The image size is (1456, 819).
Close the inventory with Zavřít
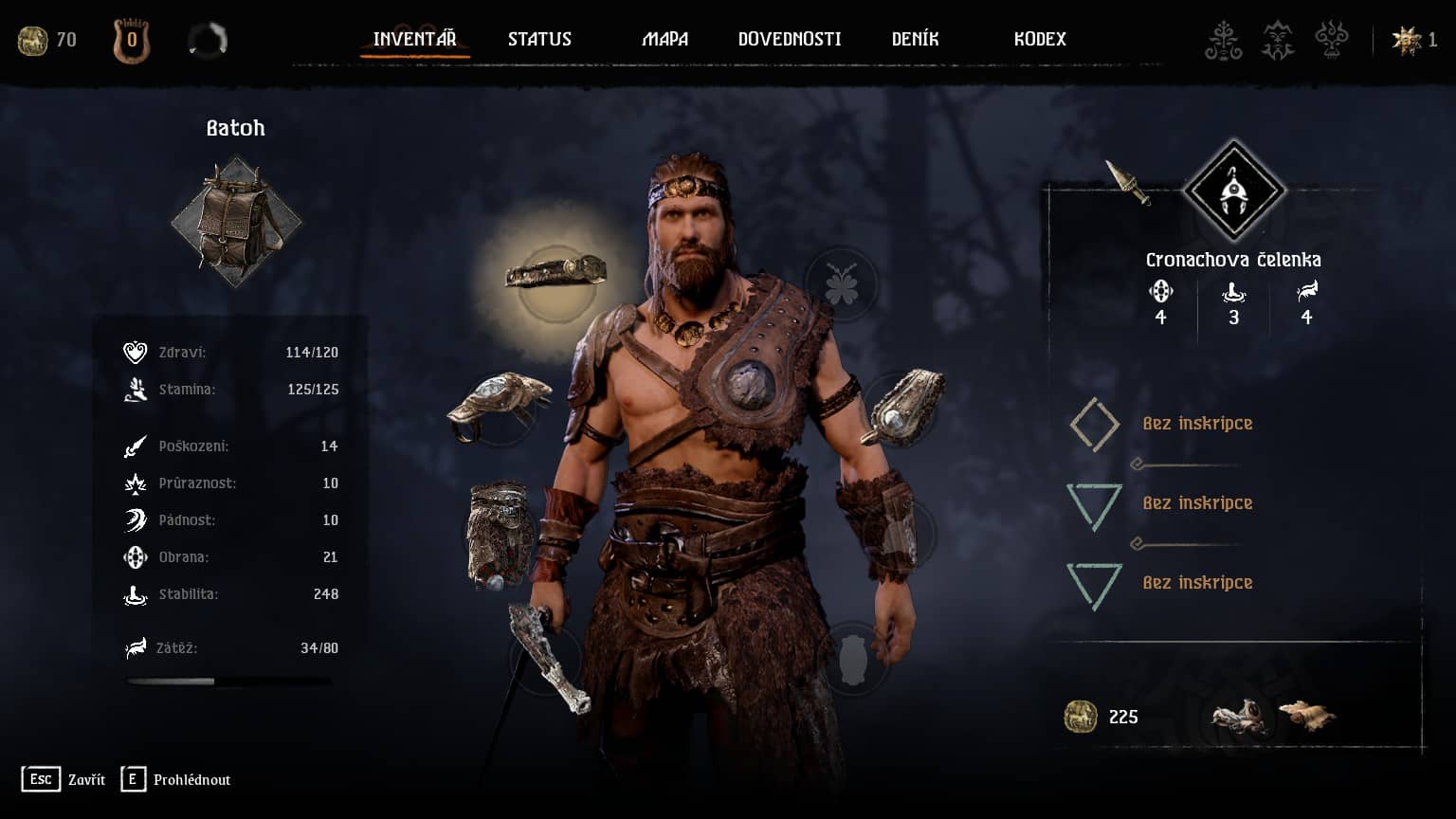(x=64, y=779)
